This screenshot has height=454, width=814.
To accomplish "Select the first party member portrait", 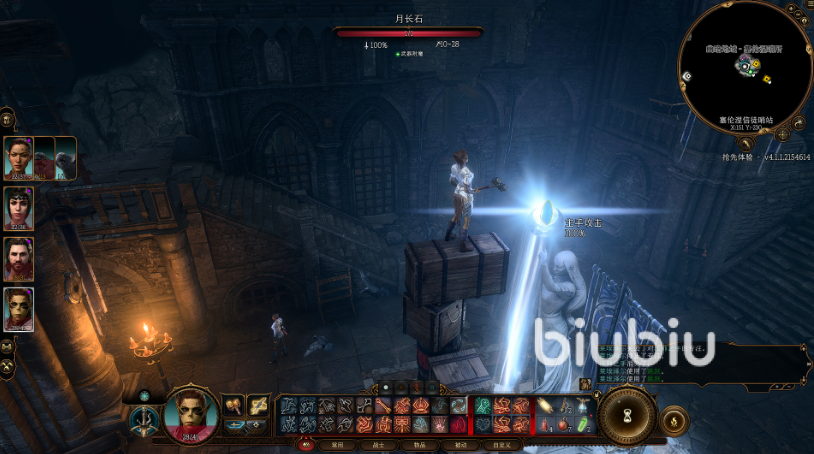I will coord(19,157).
